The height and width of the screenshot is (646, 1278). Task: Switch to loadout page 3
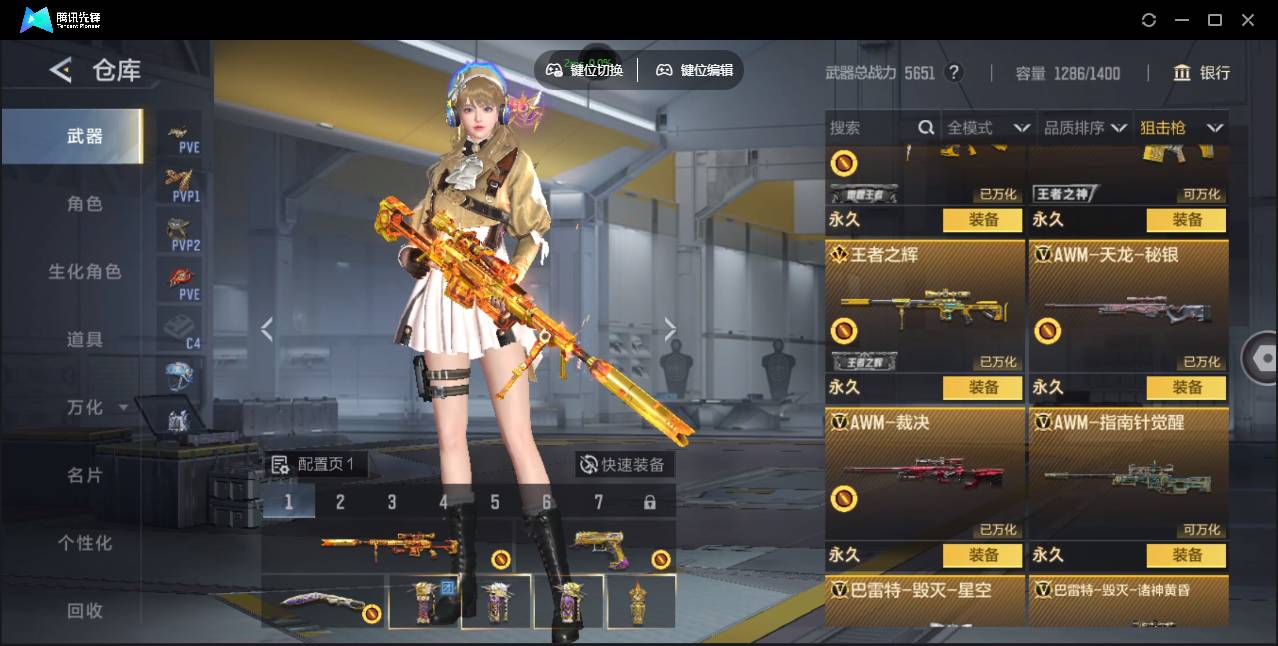click(x=392, y=502)
